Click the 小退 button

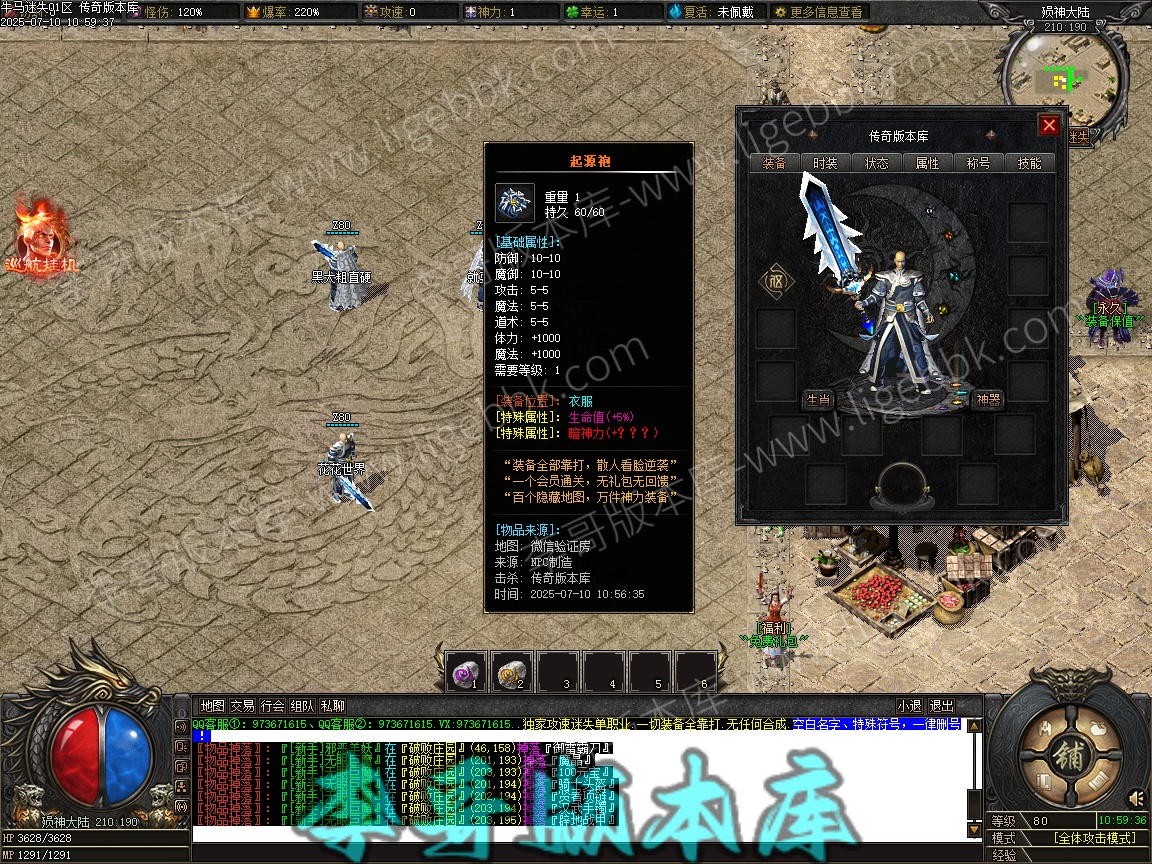point(909,706)
